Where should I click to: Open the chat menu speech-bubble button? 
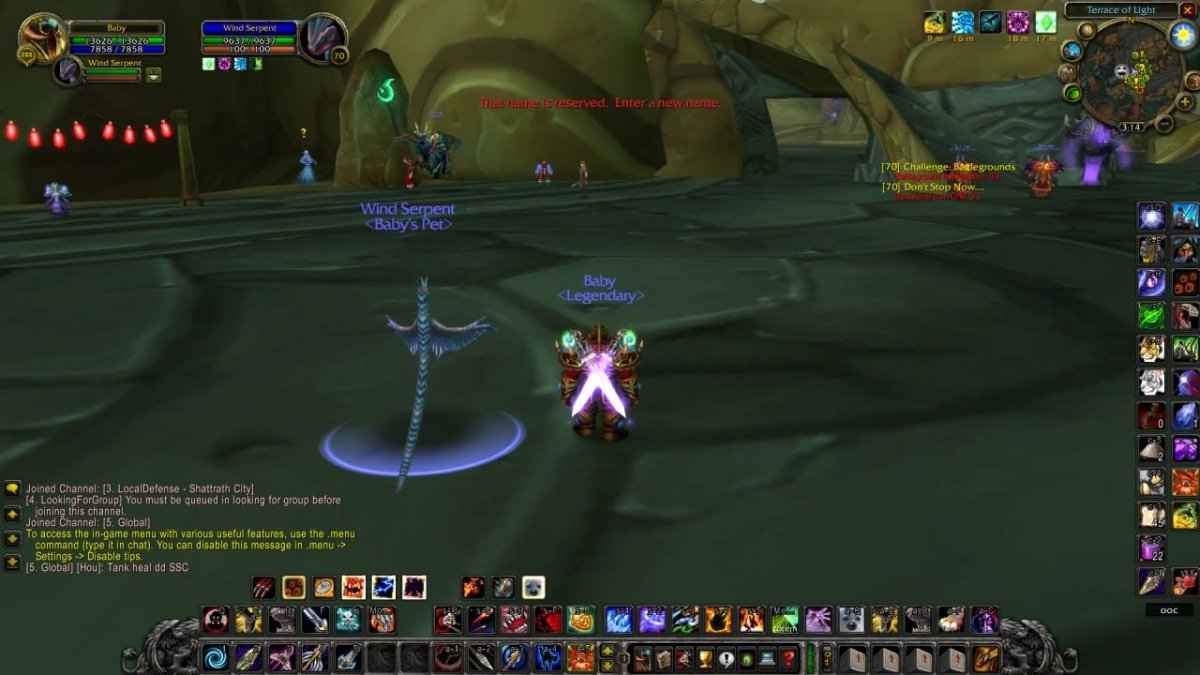(x=12, y=488)
